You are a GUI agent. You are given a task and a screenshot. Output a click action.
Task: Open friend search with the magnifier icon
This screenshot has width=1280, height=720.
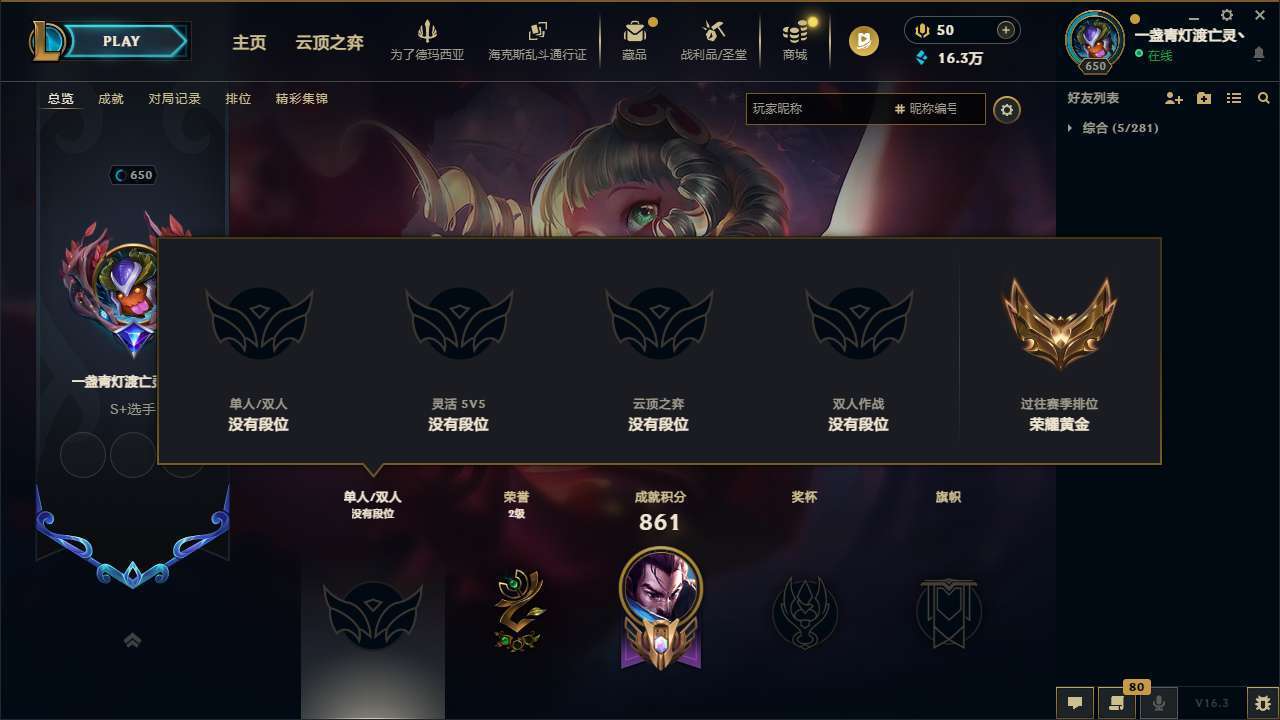(1263, 98)
